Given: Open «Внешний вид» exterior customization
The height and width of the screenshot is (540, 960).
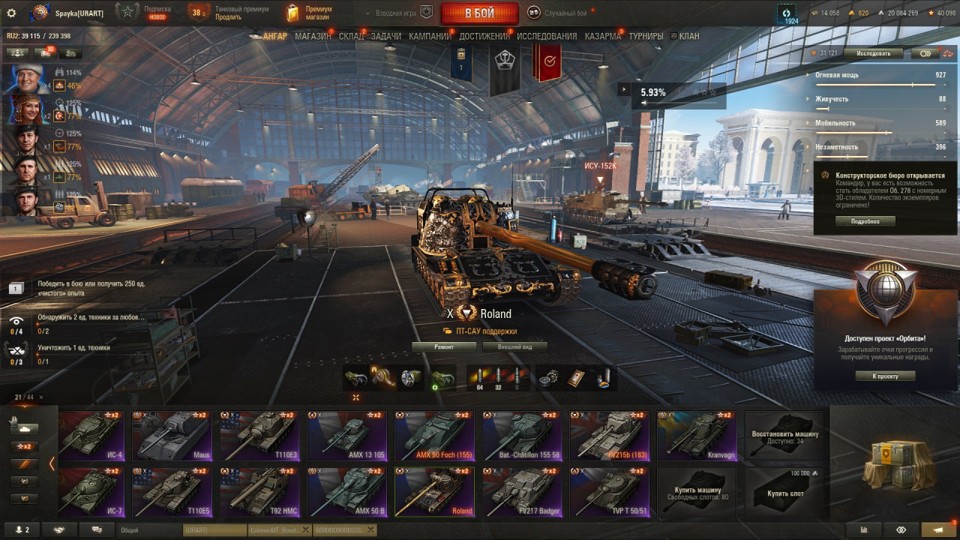Looking at the screenshot, I should pos(514,347).
